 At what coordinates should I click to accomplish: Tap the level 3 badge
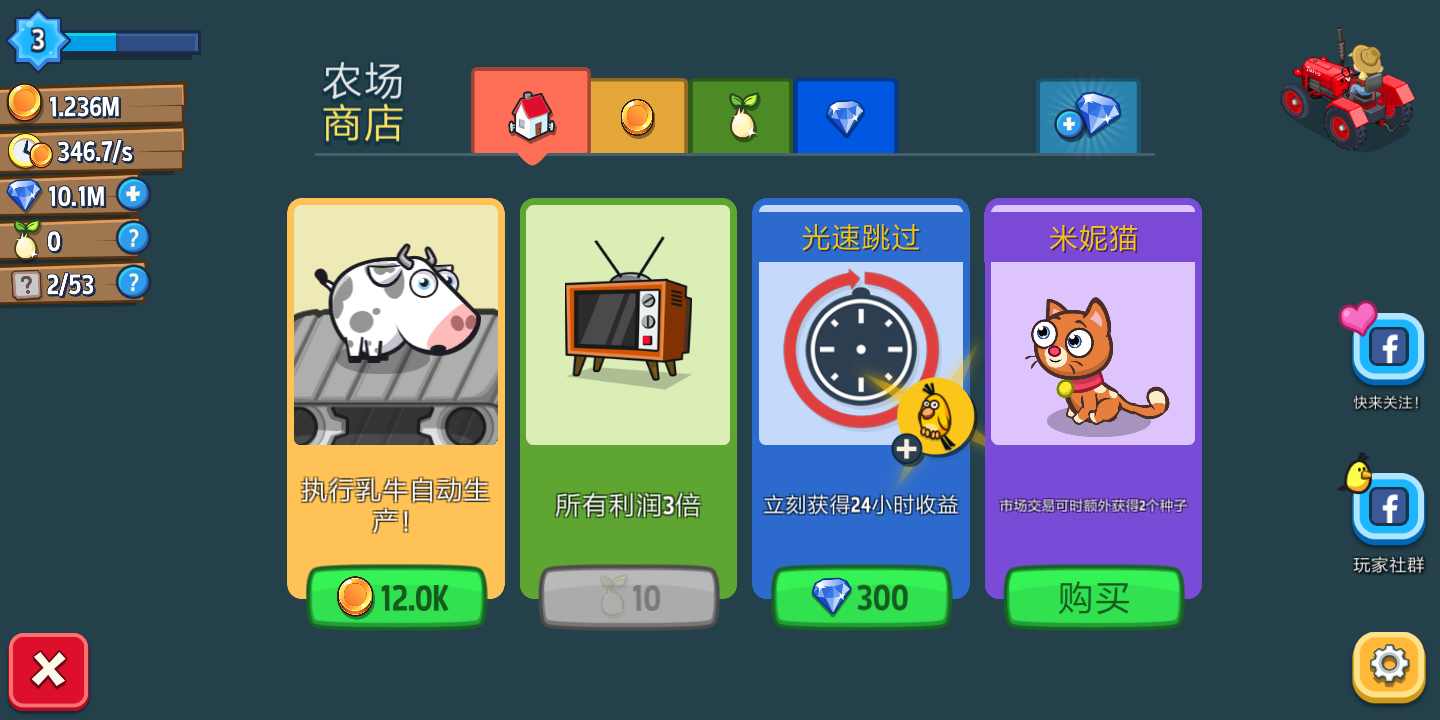click(38, 38)
